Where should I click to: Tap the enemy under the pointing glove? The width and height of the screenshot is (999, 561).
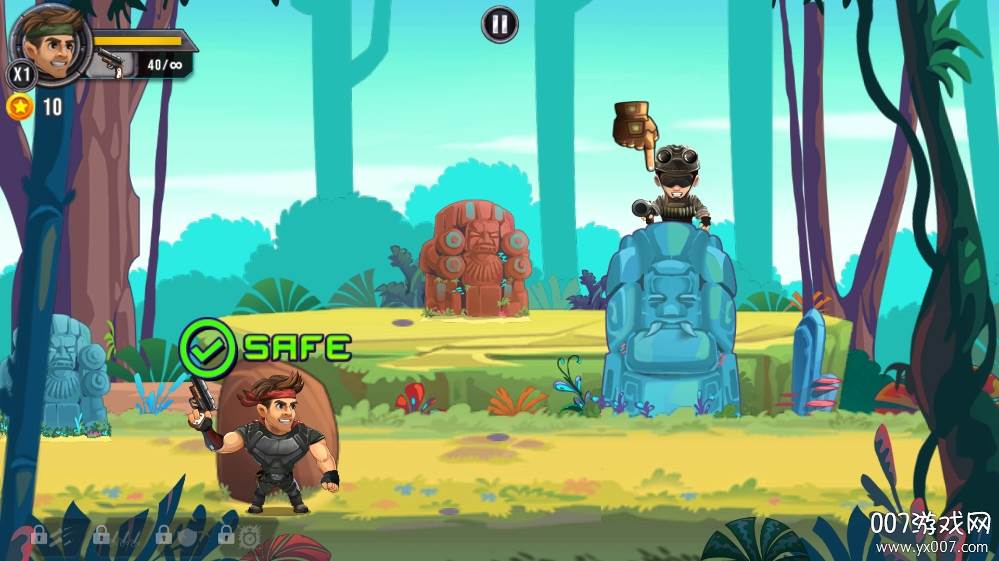point(674,190)
